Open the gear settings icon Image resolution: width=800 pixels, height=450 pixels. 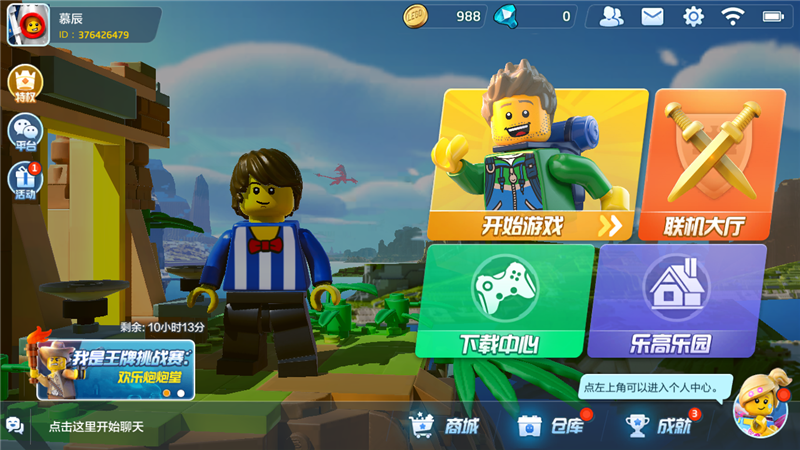tap(693, 16)
